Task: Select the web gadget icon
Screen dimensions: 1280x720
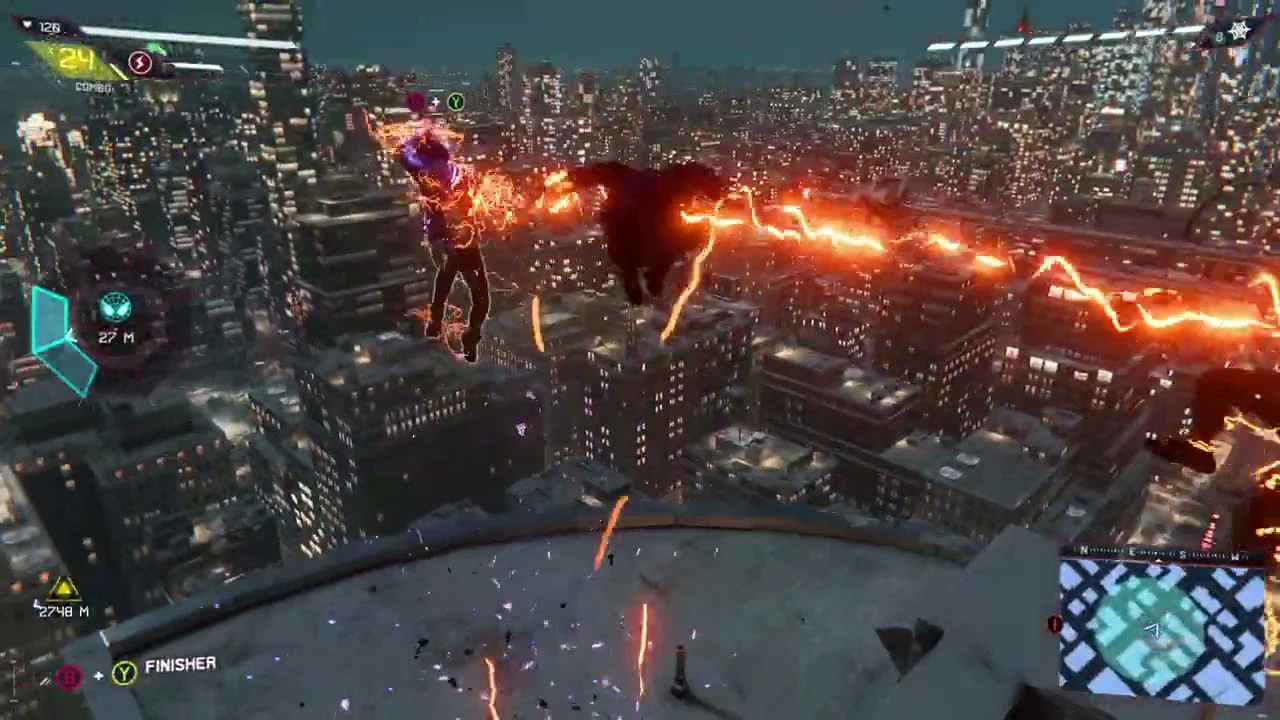Action: 1240,31
